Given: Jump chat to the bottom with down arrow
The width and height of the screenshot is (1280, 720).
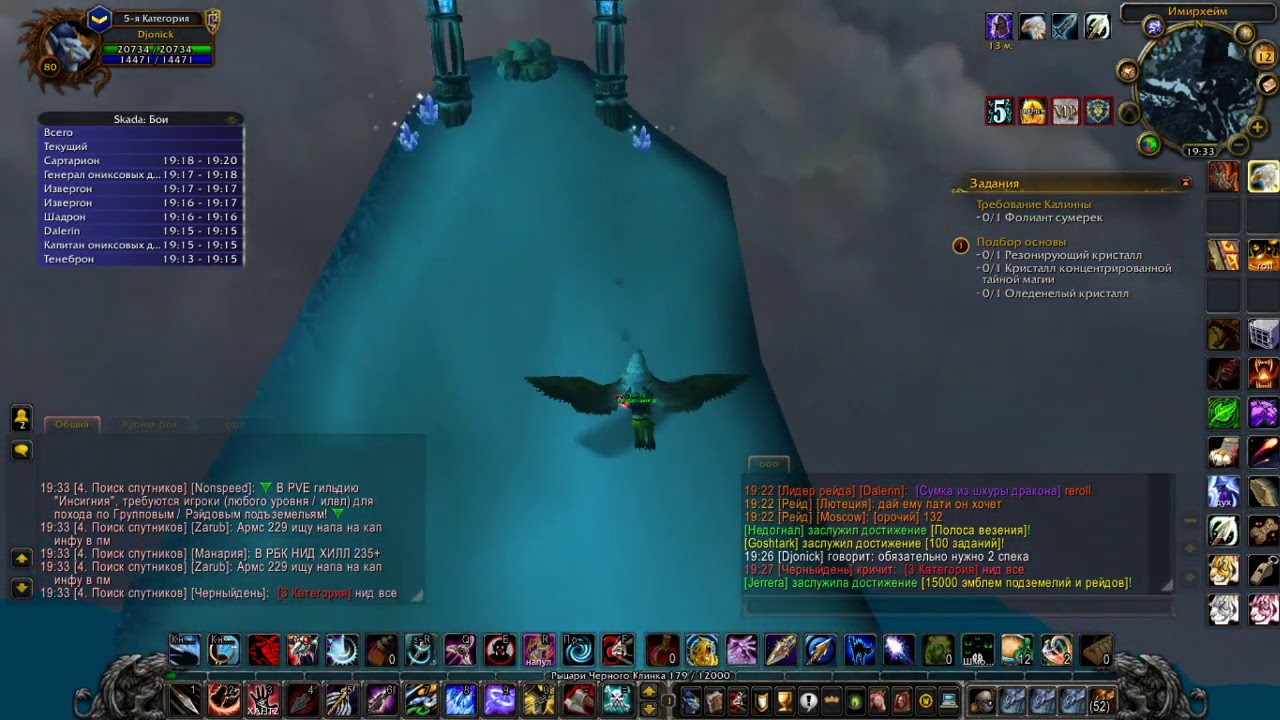Looking at the screenshot, I should pyautogui.click(x=21, y=588).
